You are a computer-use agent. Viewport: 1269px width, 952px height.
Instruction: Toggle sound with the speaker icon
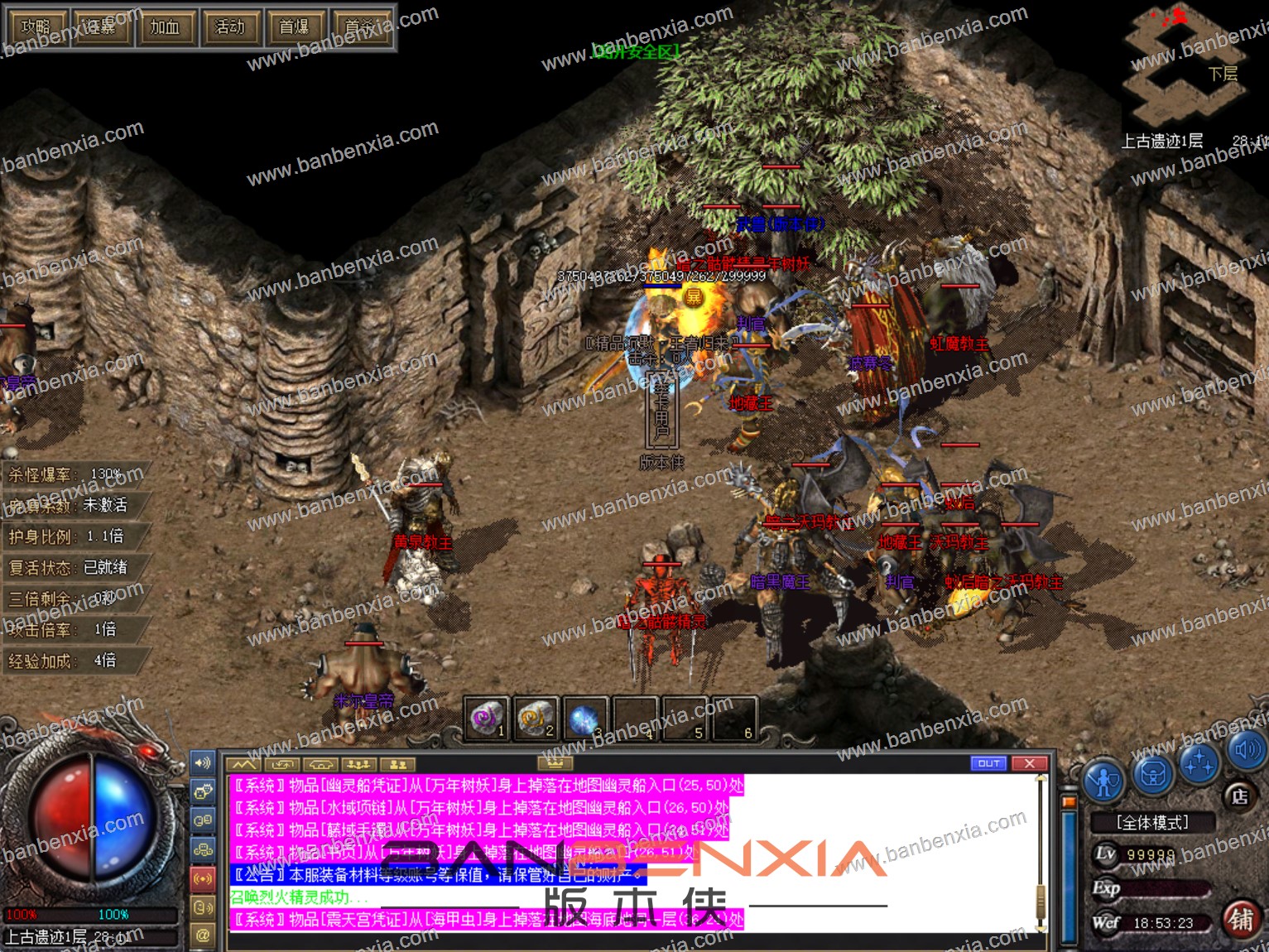1247,750
